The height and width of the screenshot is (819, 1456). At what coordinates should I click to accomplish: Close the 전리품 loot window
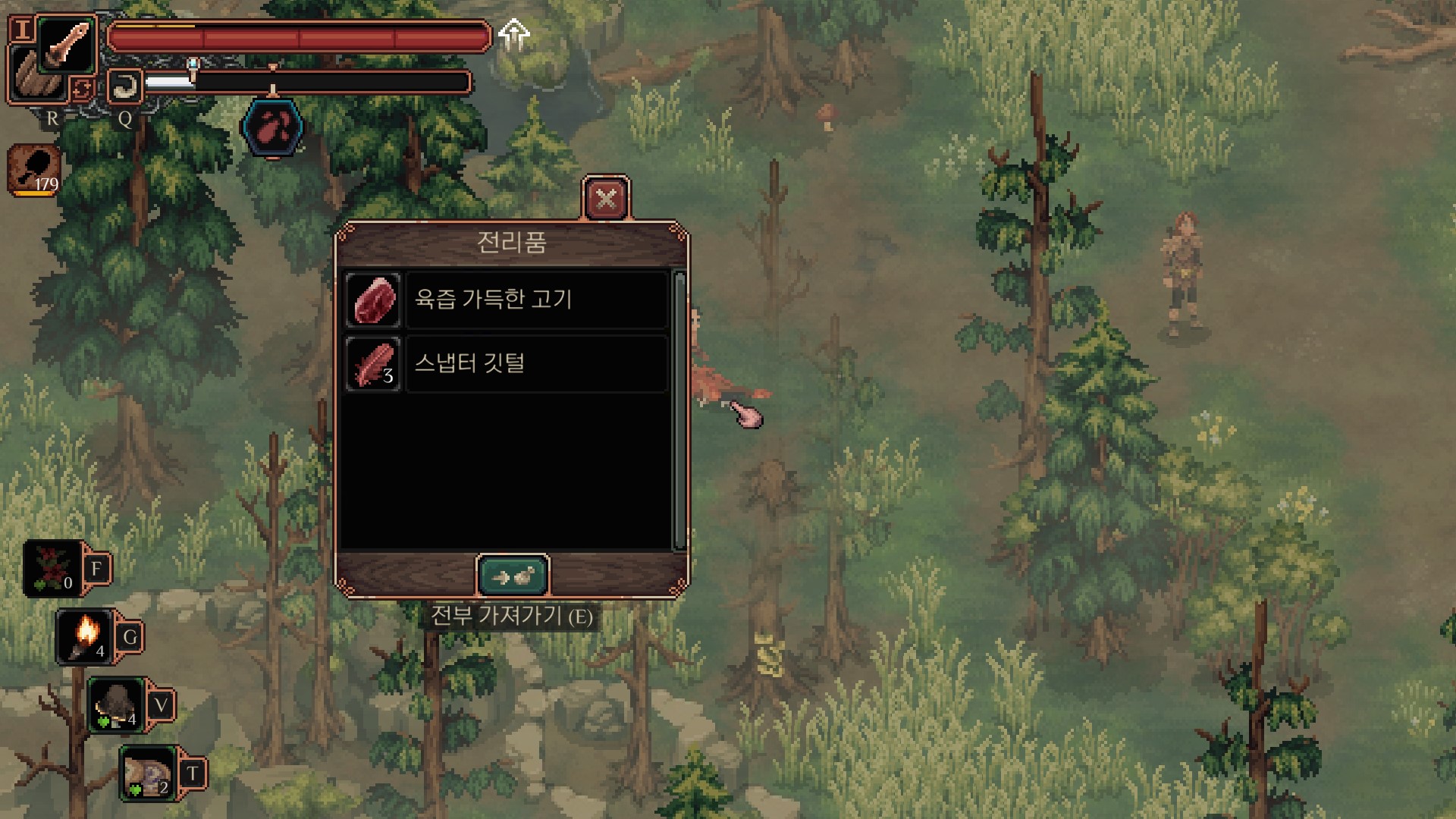(605, 199)
